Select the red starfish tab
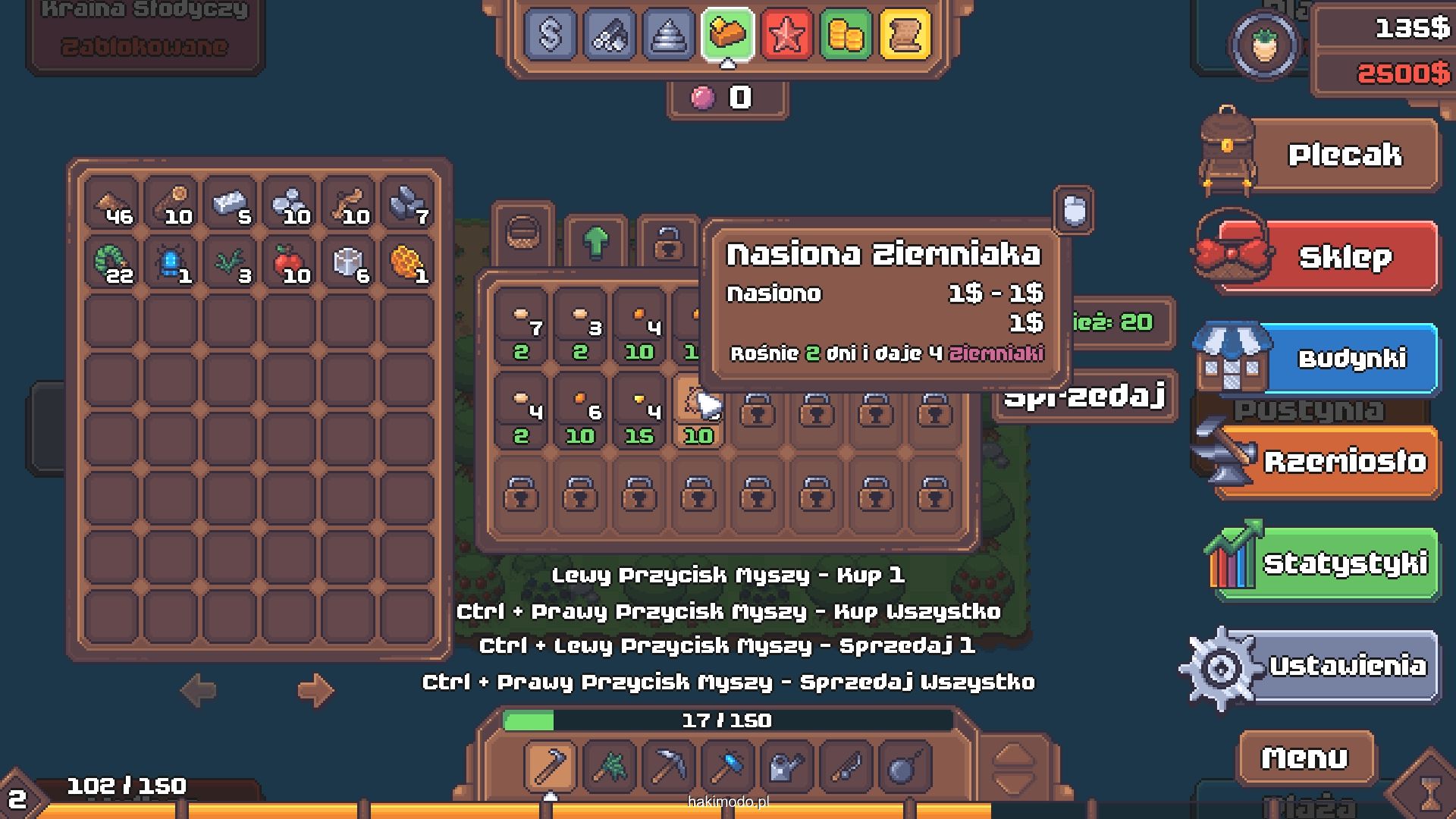1456x819 pixels. tap(786, 34)
